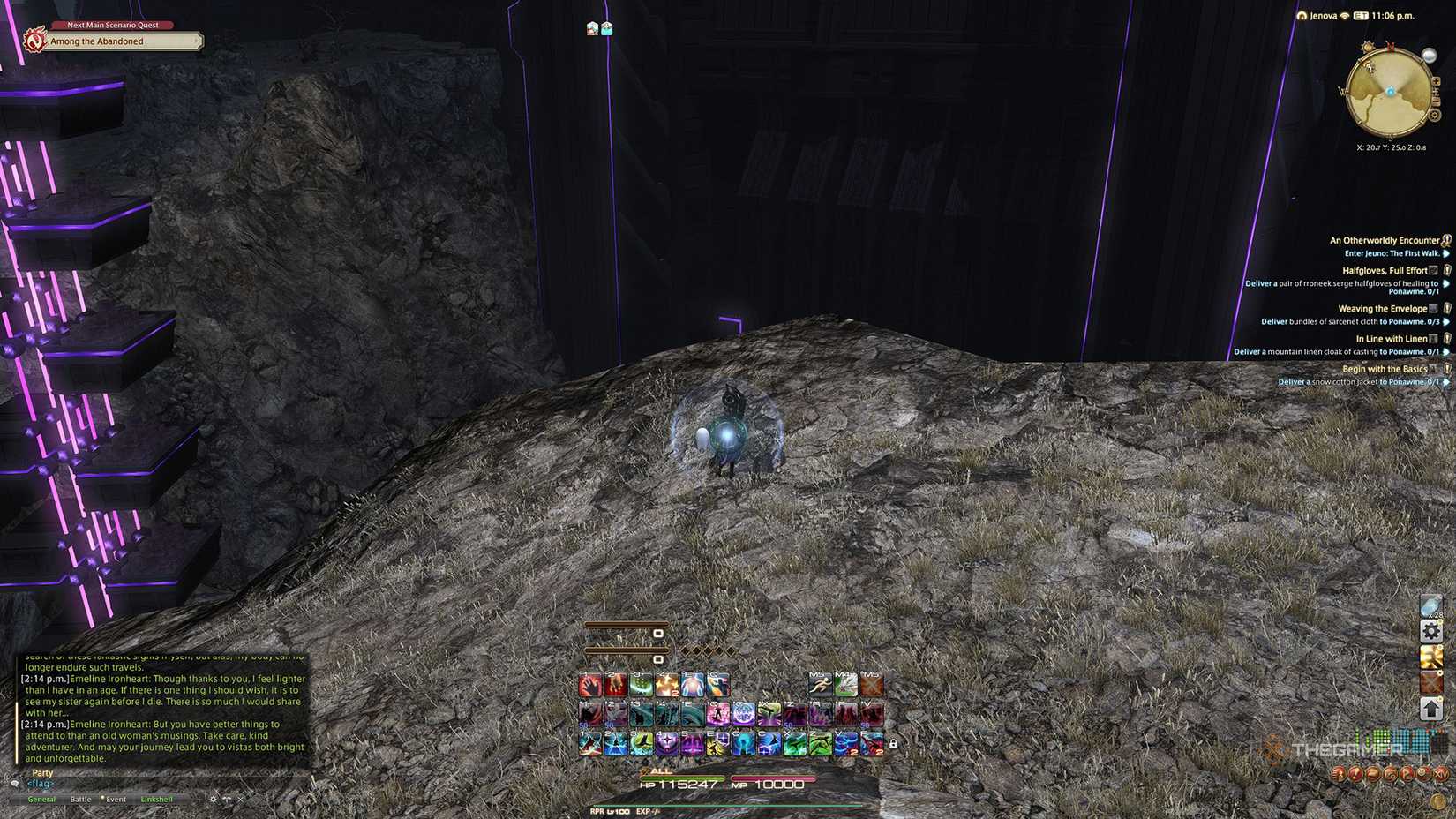
Task: Click the An Otherworldly Encounter quest title
Action: 1387,240
